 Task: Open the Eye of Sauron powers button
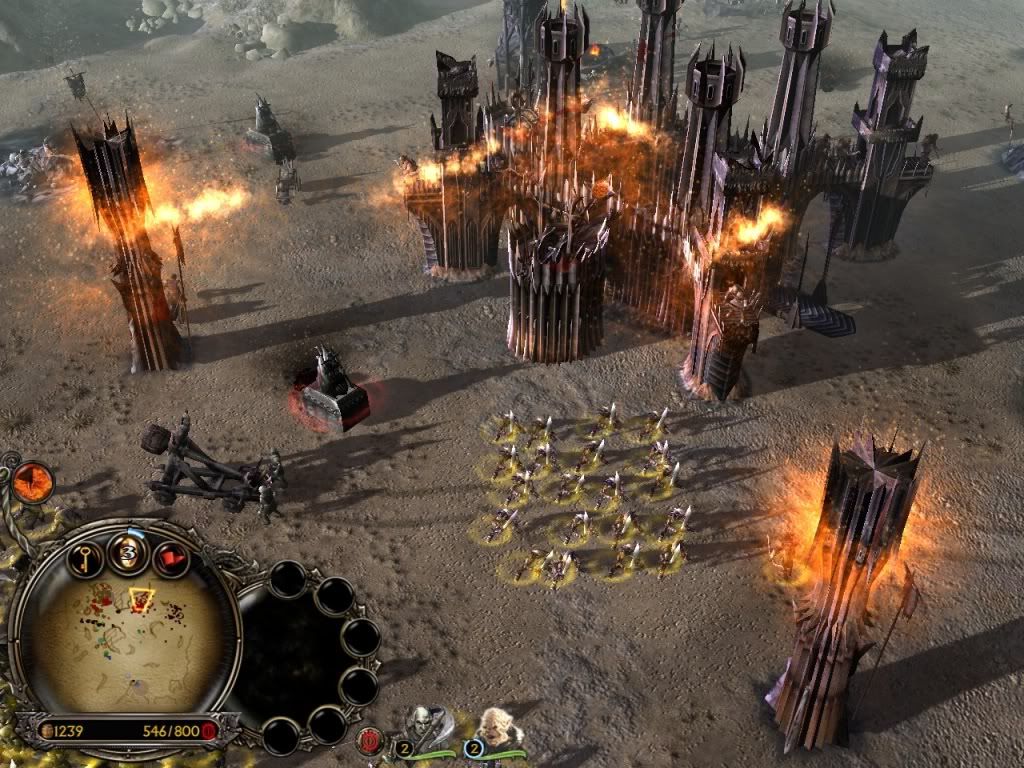point(33,483)
